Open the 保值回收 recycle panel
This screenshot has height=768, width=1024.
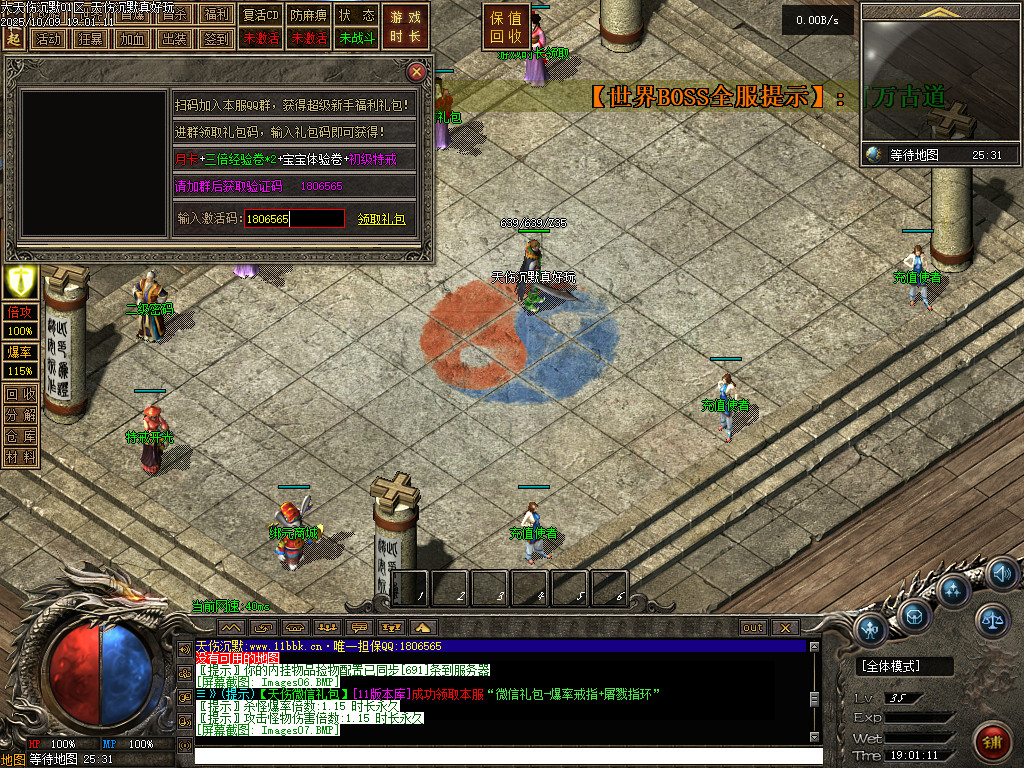[506, 27]
